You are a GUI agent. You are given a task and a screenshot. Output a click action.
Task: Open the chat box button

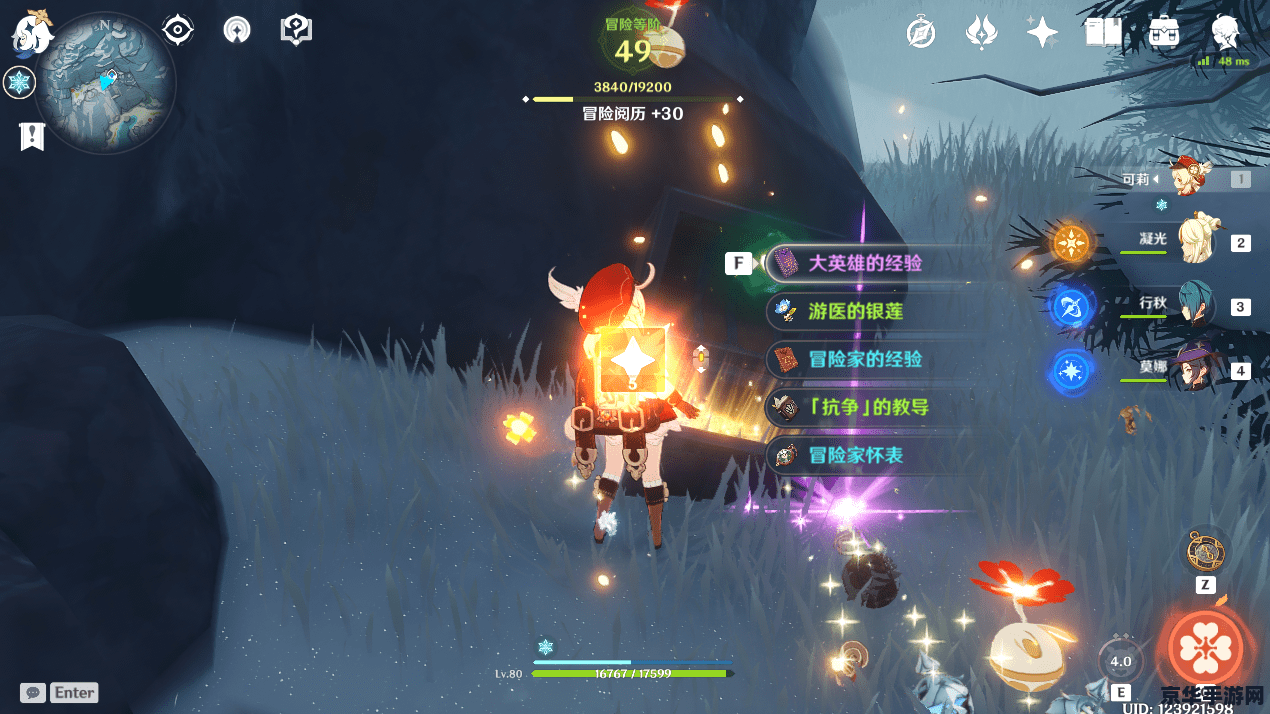click(x=34, y=692)
